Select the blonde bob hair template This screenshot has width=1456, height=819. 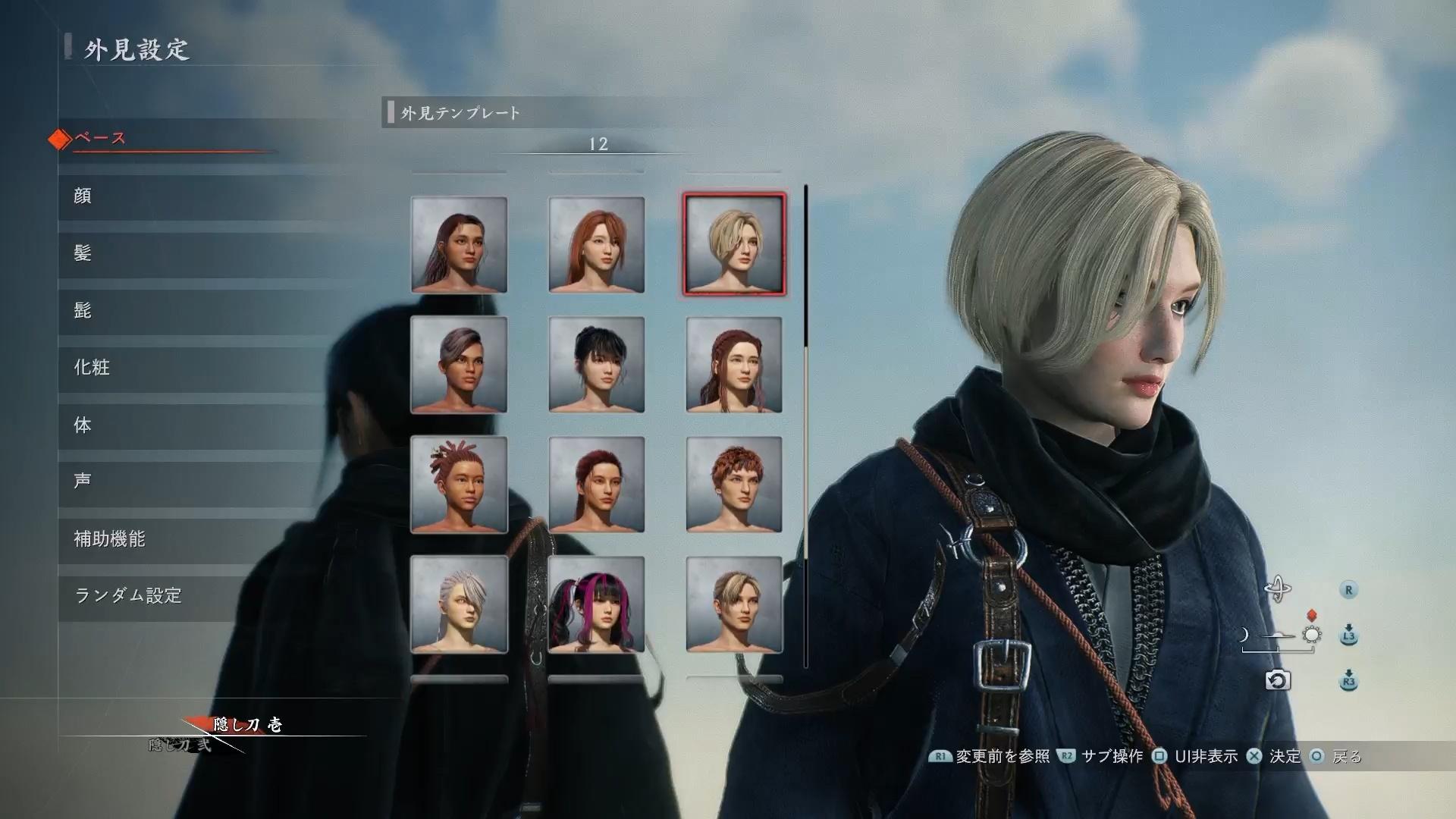point(734,244)
